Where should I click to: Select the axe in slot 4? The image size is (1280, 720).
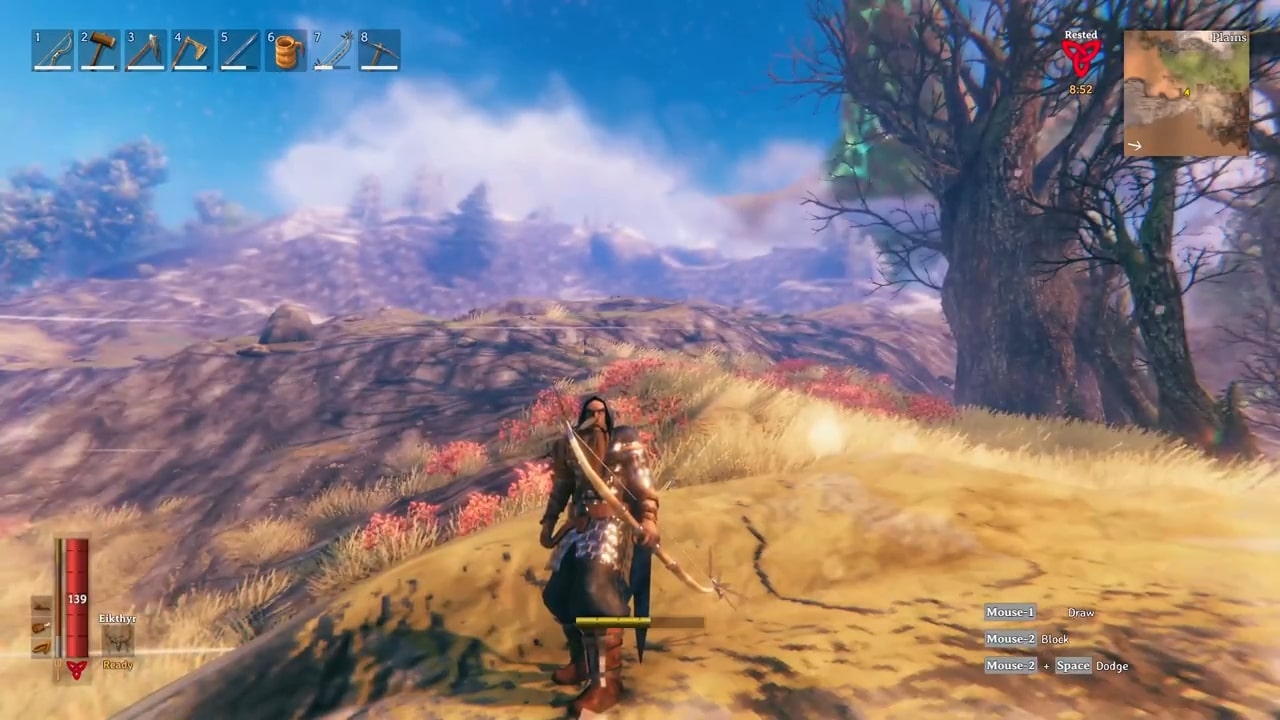[192, 50]
